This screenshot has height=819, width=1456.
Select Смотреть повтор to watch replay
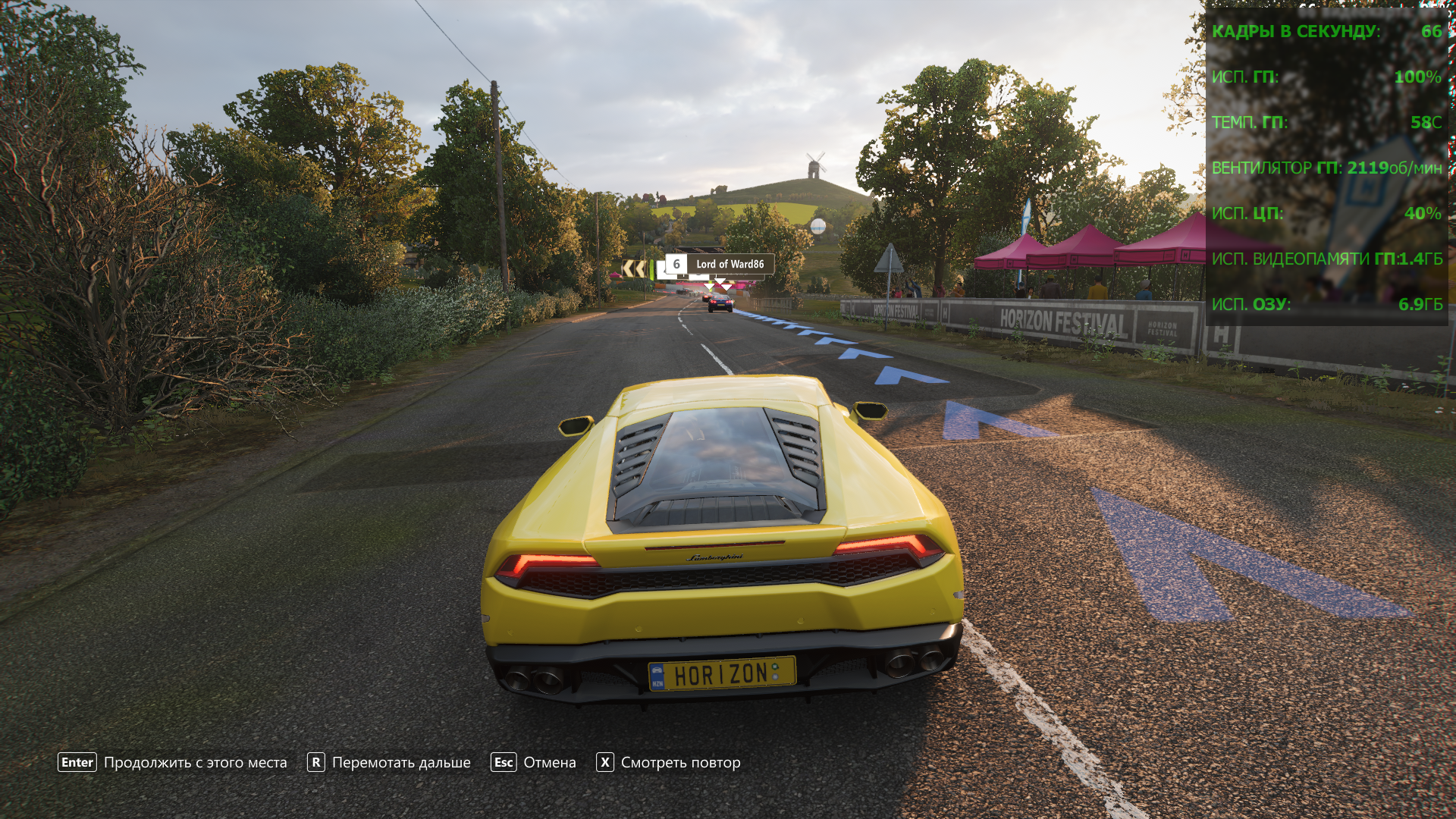[x=668, y=763]
